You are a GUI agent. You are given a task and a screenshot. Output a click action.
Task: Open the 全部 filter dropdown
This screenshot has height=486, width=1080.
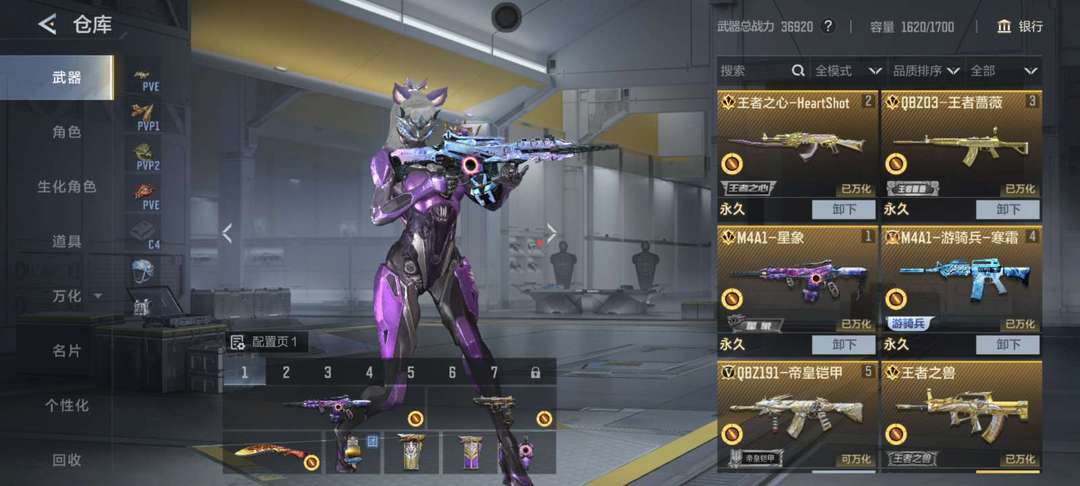point(1003,71)
